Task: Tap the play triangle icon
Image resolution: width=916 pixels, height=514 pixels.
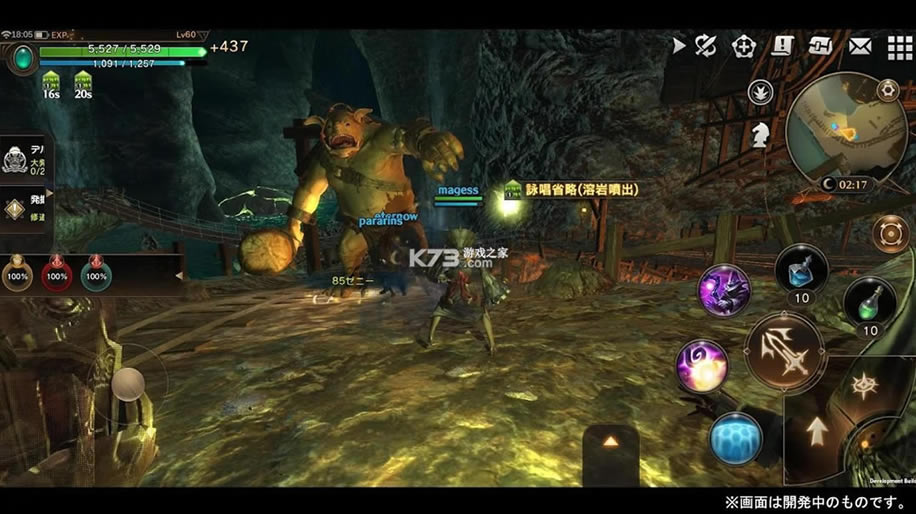Action: (679, 45)
